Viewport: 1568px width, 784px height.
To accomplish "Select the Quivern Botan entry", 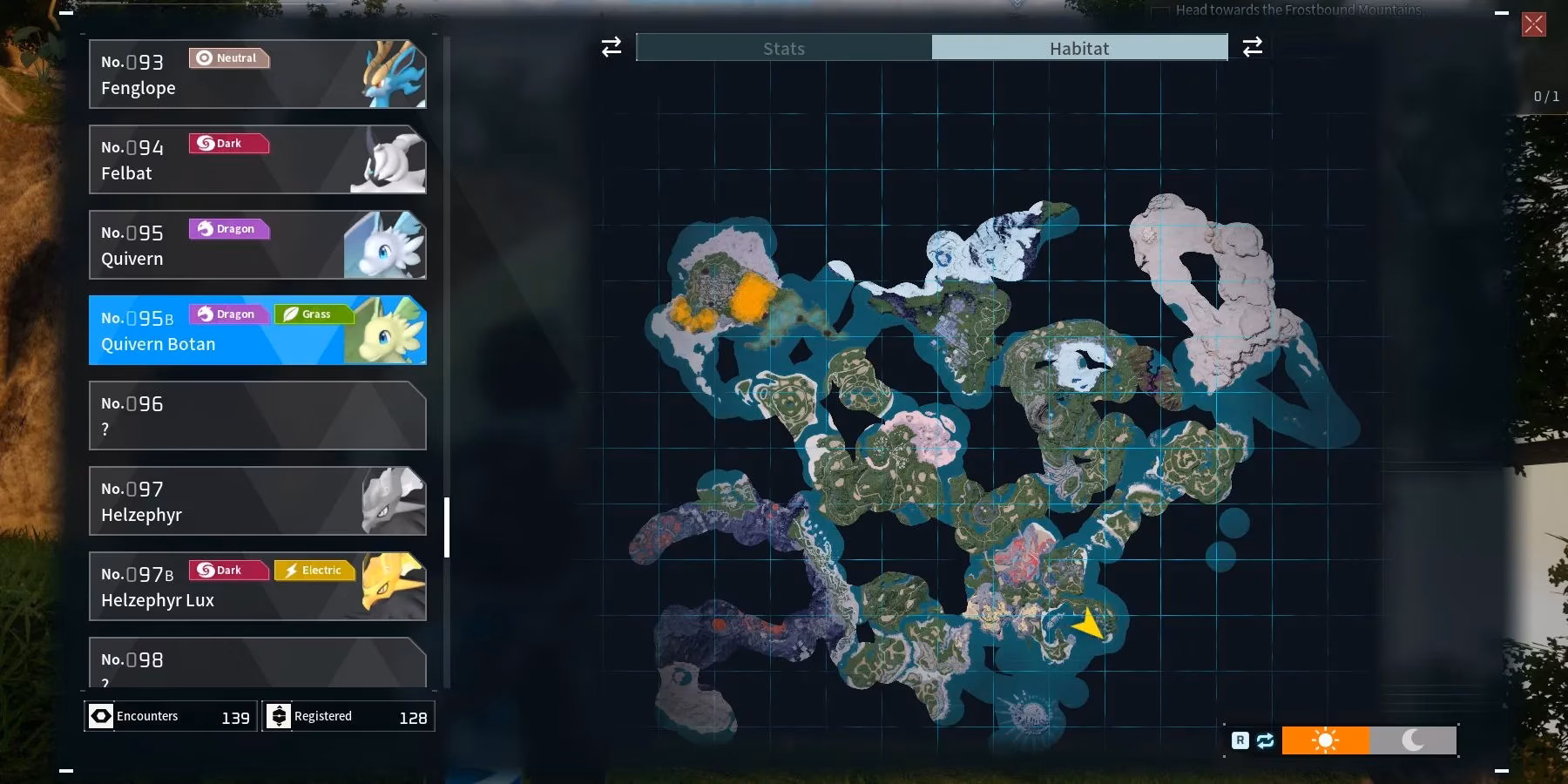I will (x=257, y=330).
